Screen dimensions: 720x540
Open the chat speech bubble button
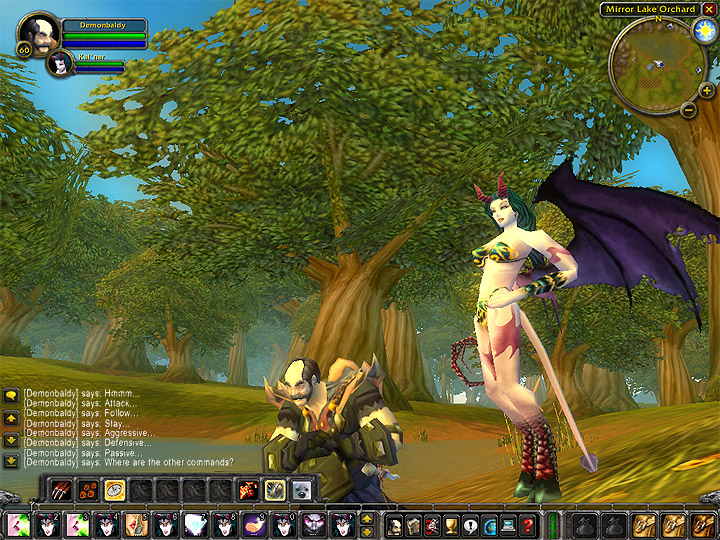(10, 396)
